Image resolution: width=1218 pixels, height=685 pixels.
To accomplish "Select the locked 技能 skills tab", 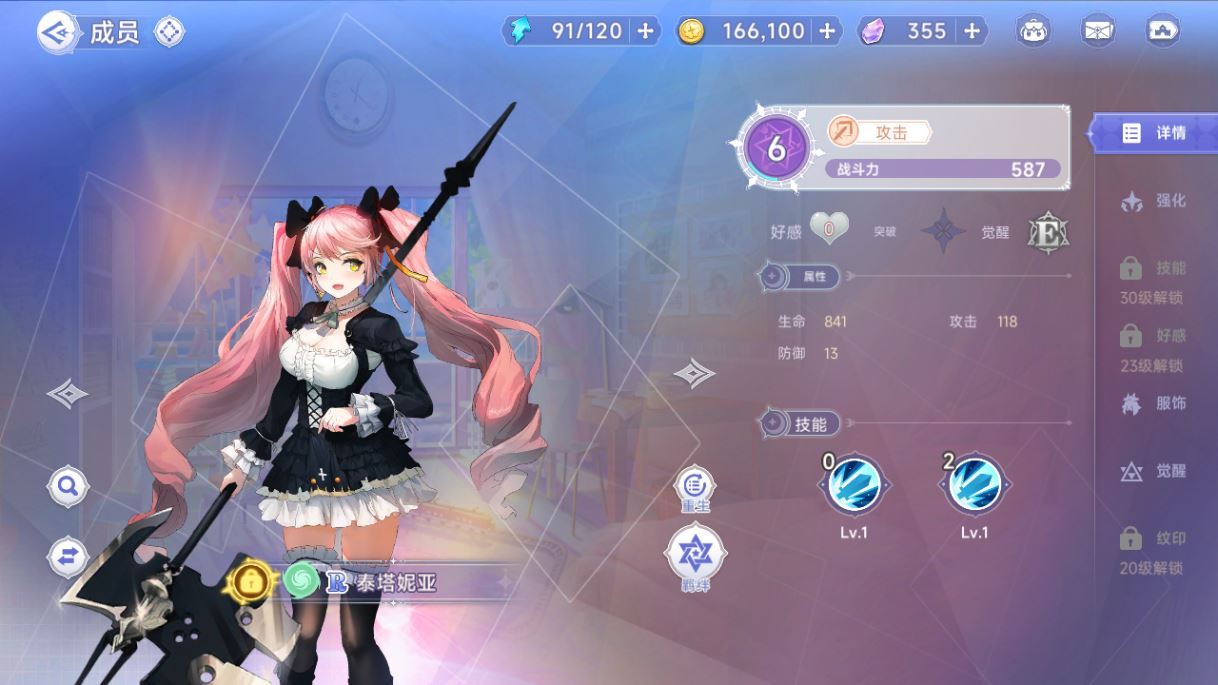I will click(x=1153, y=278).
